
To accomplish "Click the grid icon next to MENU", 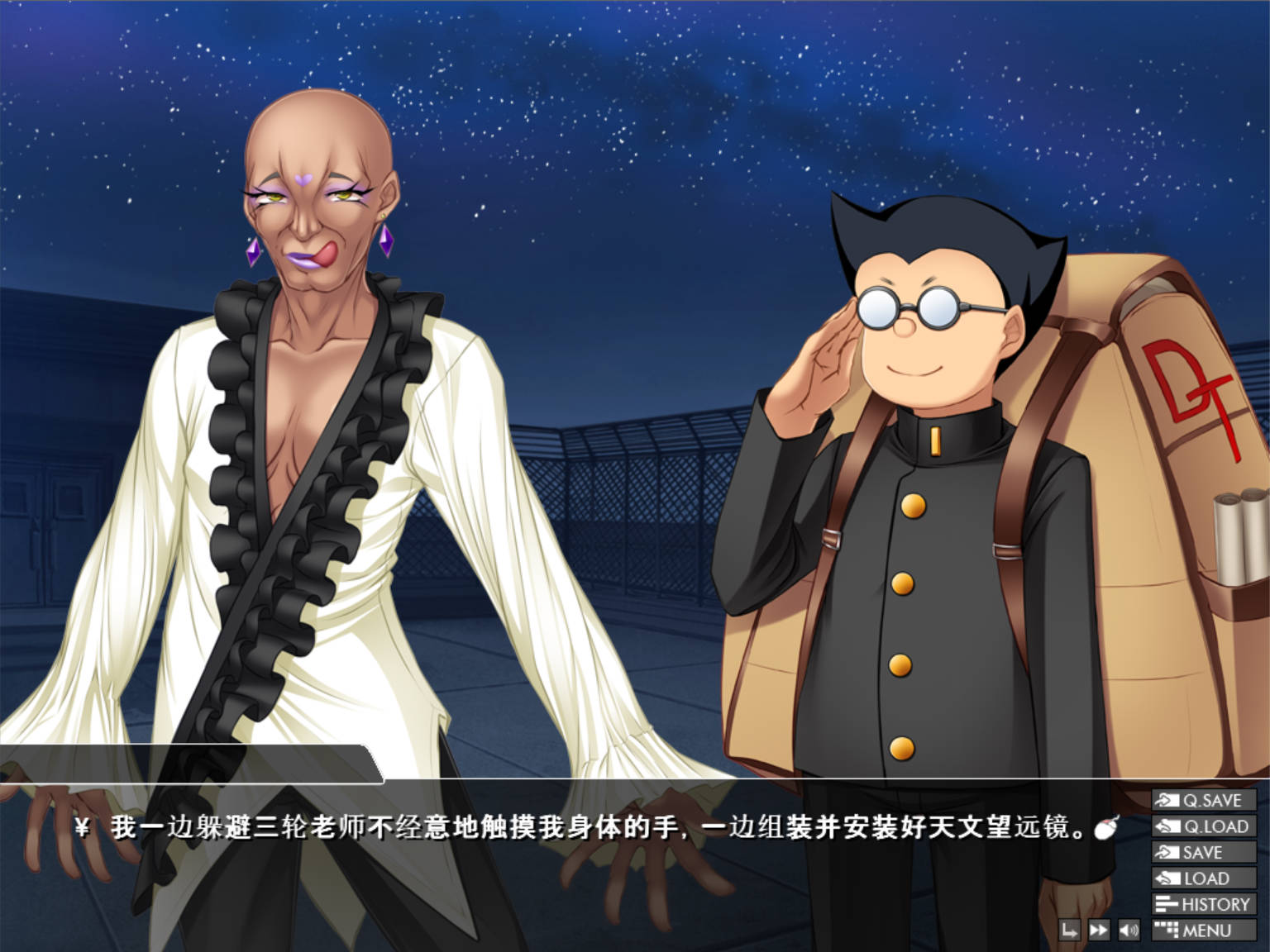I will tap(1167, 931).
